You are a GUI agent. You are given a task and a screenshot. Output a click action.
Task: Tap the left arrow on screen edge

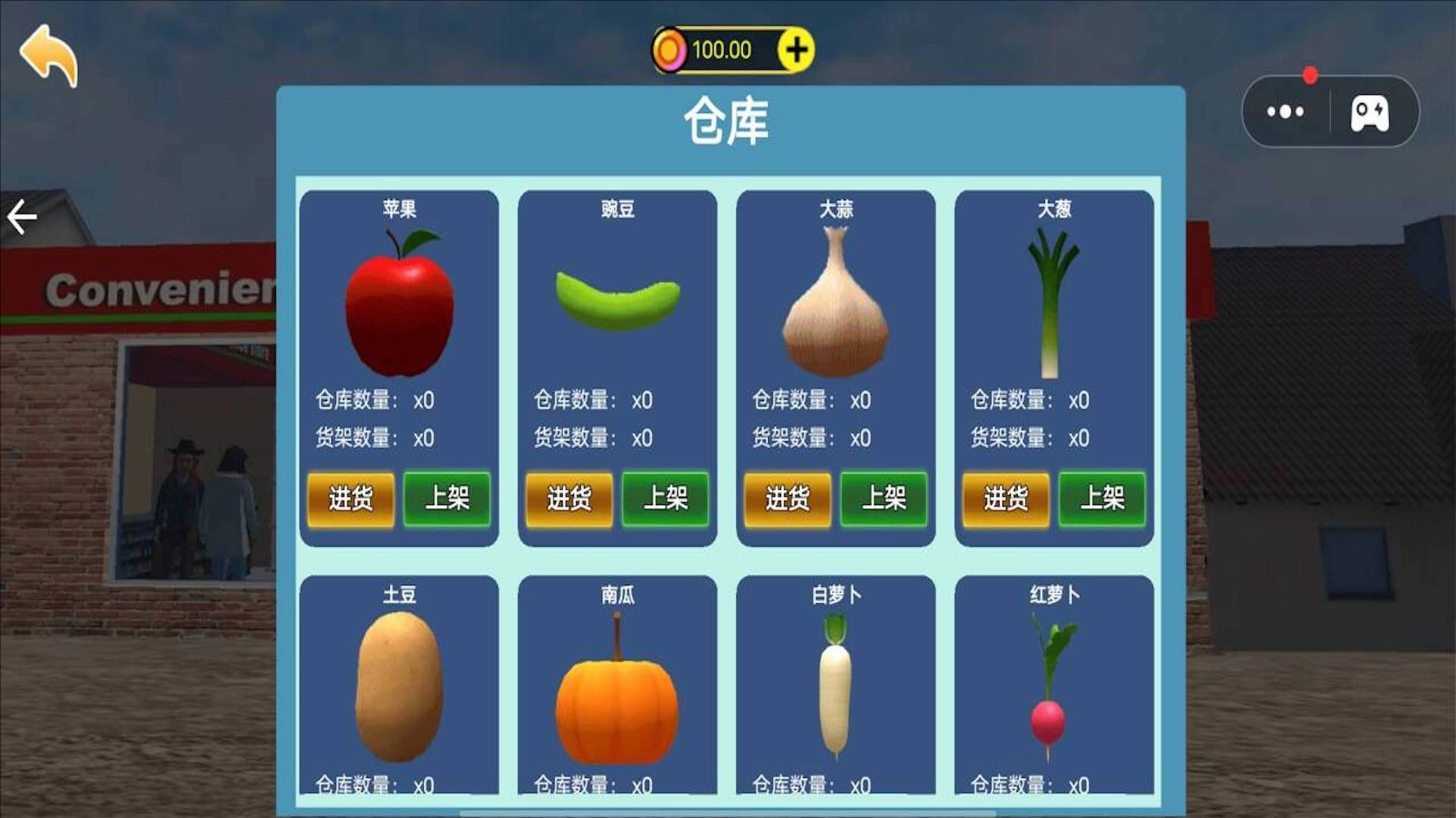(x=21, y=216)
